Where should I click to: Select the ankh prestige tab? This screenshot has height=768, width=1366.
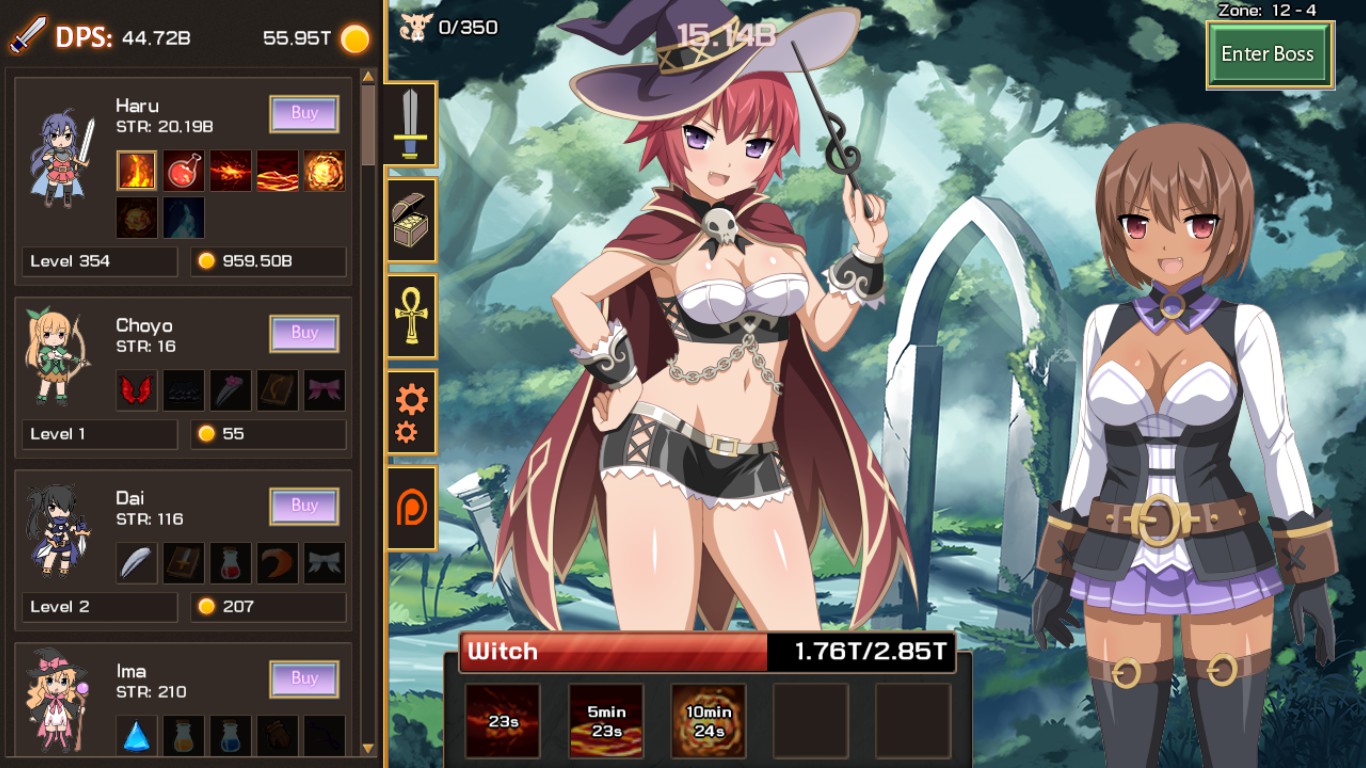(412, 317)
